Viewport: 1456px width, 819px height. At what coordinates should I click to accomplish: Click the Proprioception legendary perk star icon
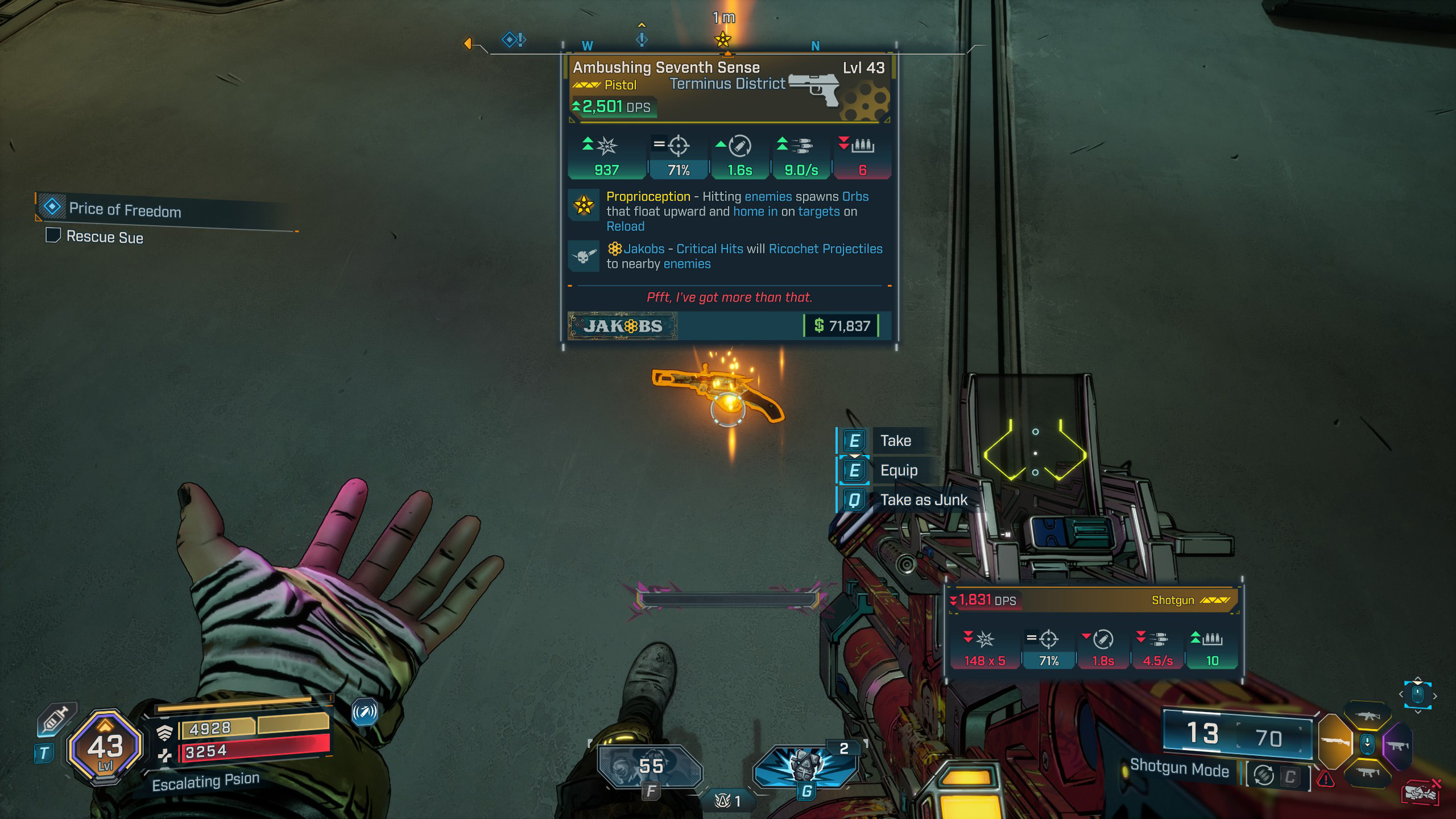[x=584, y=205]
